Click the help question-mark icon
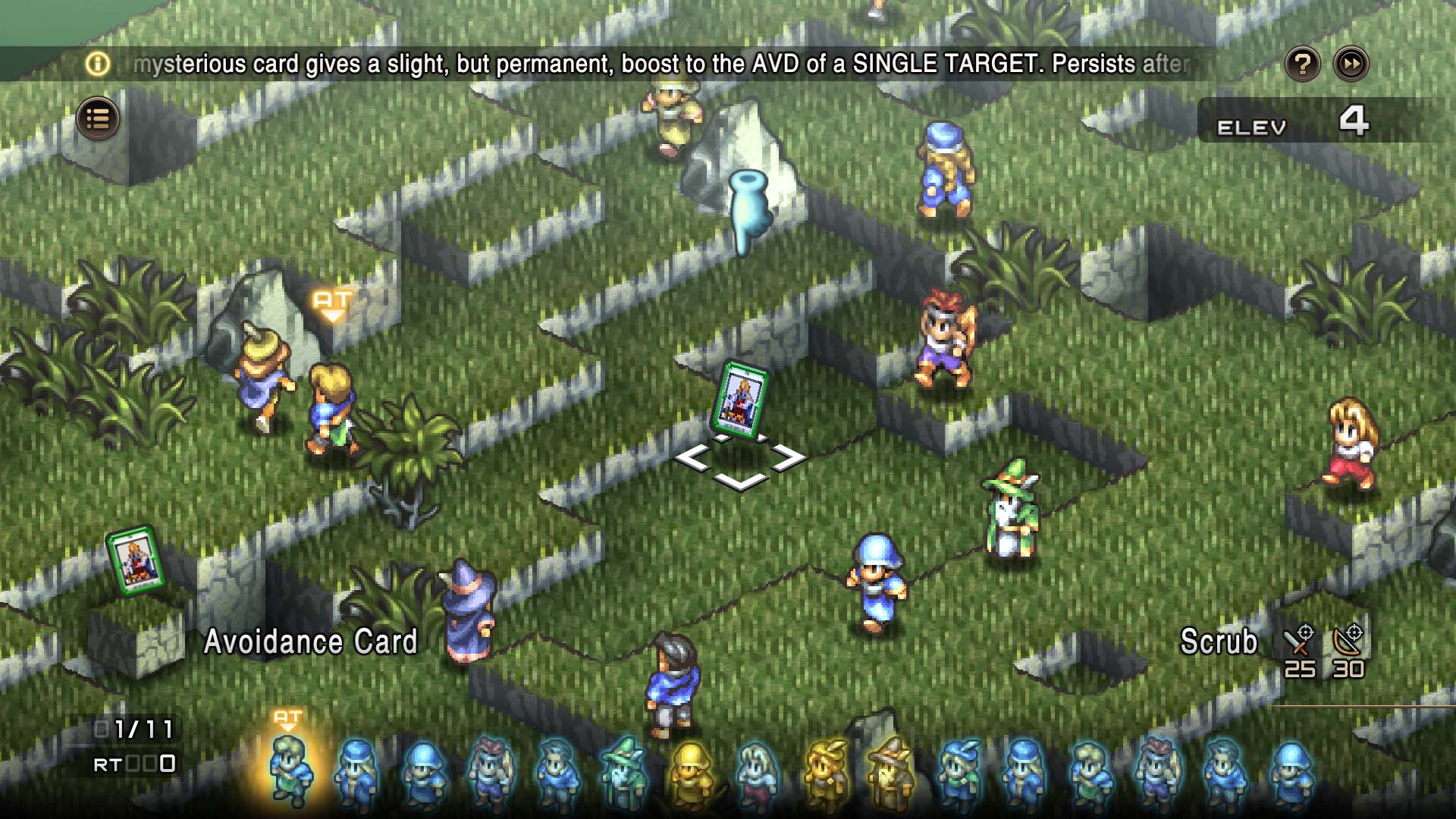Viewport: 1456px width, 819px height. pos(1303,64)
